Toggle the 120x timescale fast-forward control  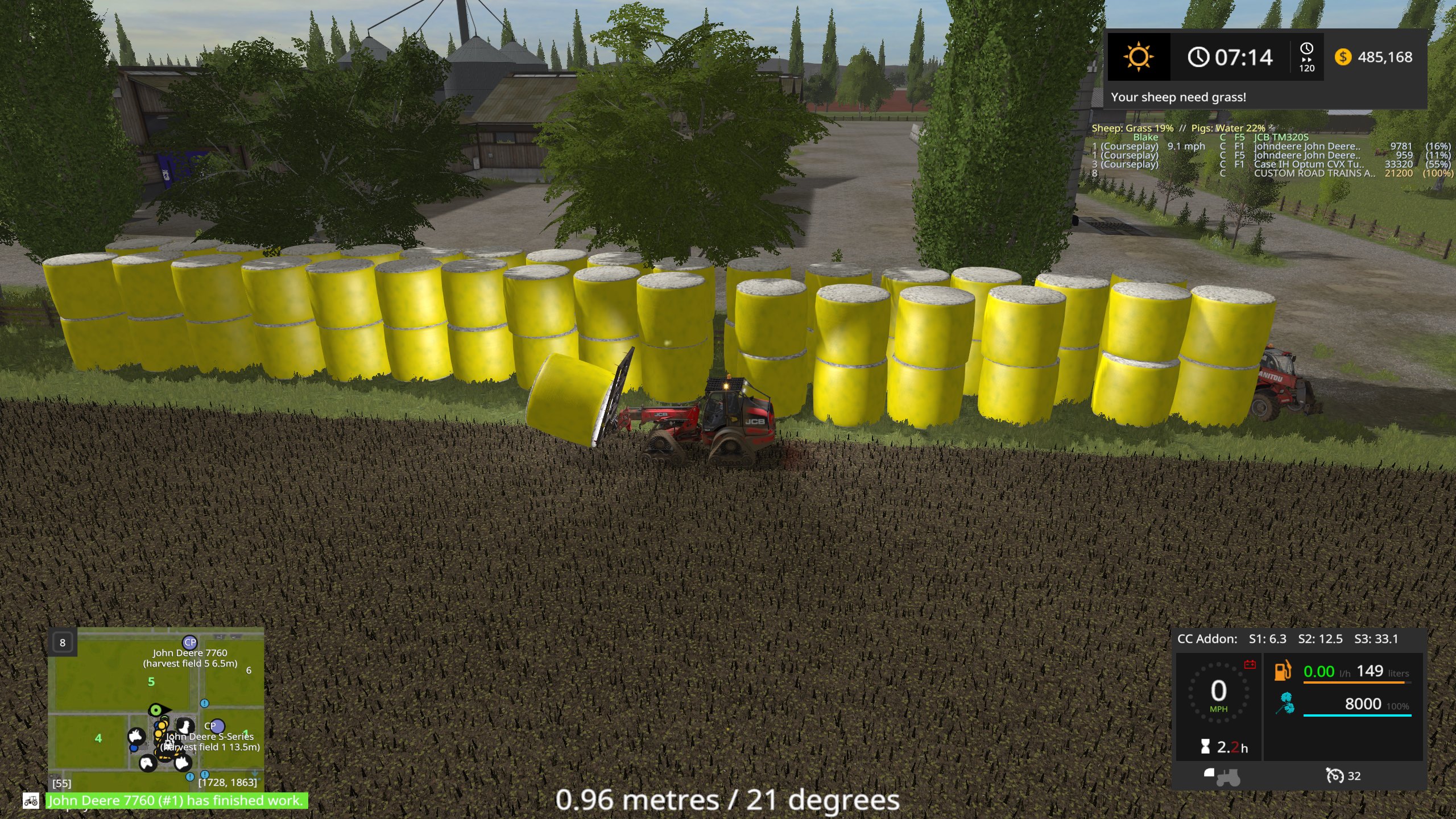tap(1306, 57)
